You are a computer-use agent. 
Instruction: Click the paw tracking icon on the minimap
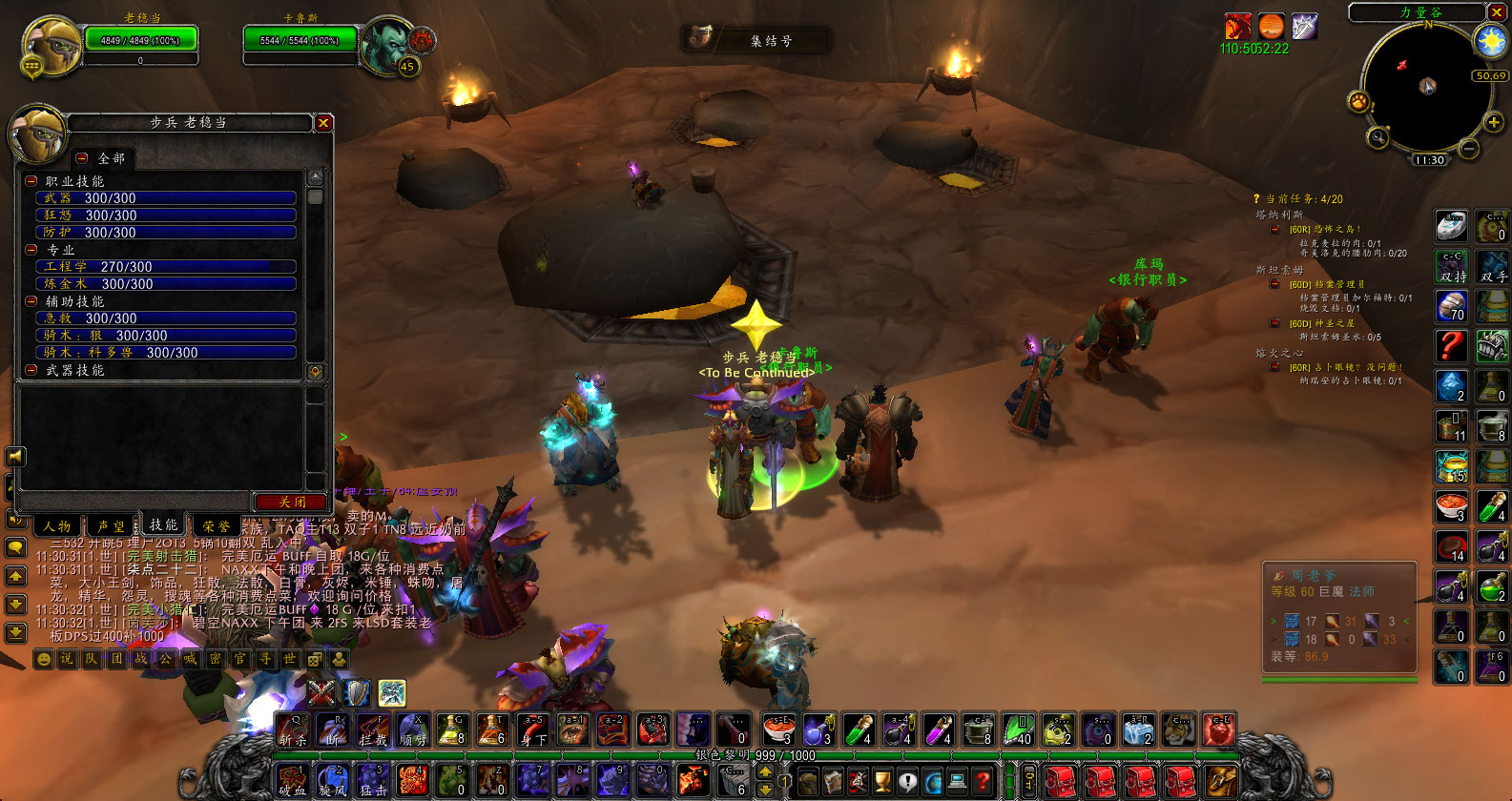click(x=1358, y=101)
